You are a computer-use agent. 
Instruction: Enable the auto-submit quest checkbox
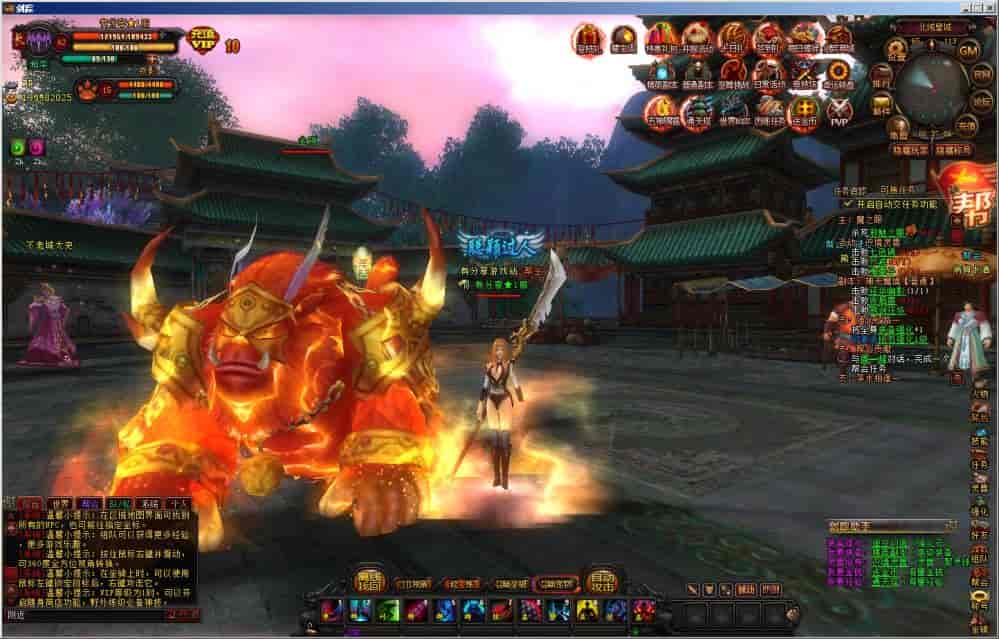pyautogui.click(x=848, y=203)
